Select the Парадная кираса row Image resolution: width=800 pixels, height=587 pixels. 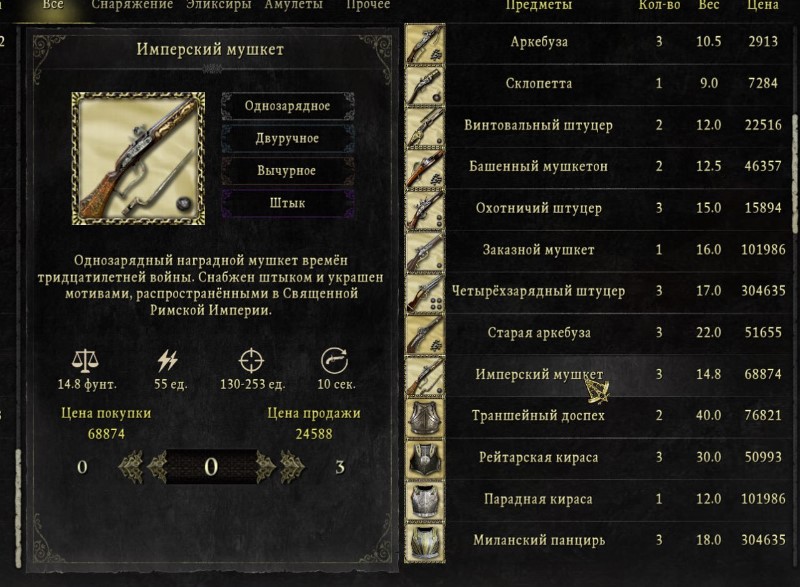pyautogui.click(x=539, y=499)
